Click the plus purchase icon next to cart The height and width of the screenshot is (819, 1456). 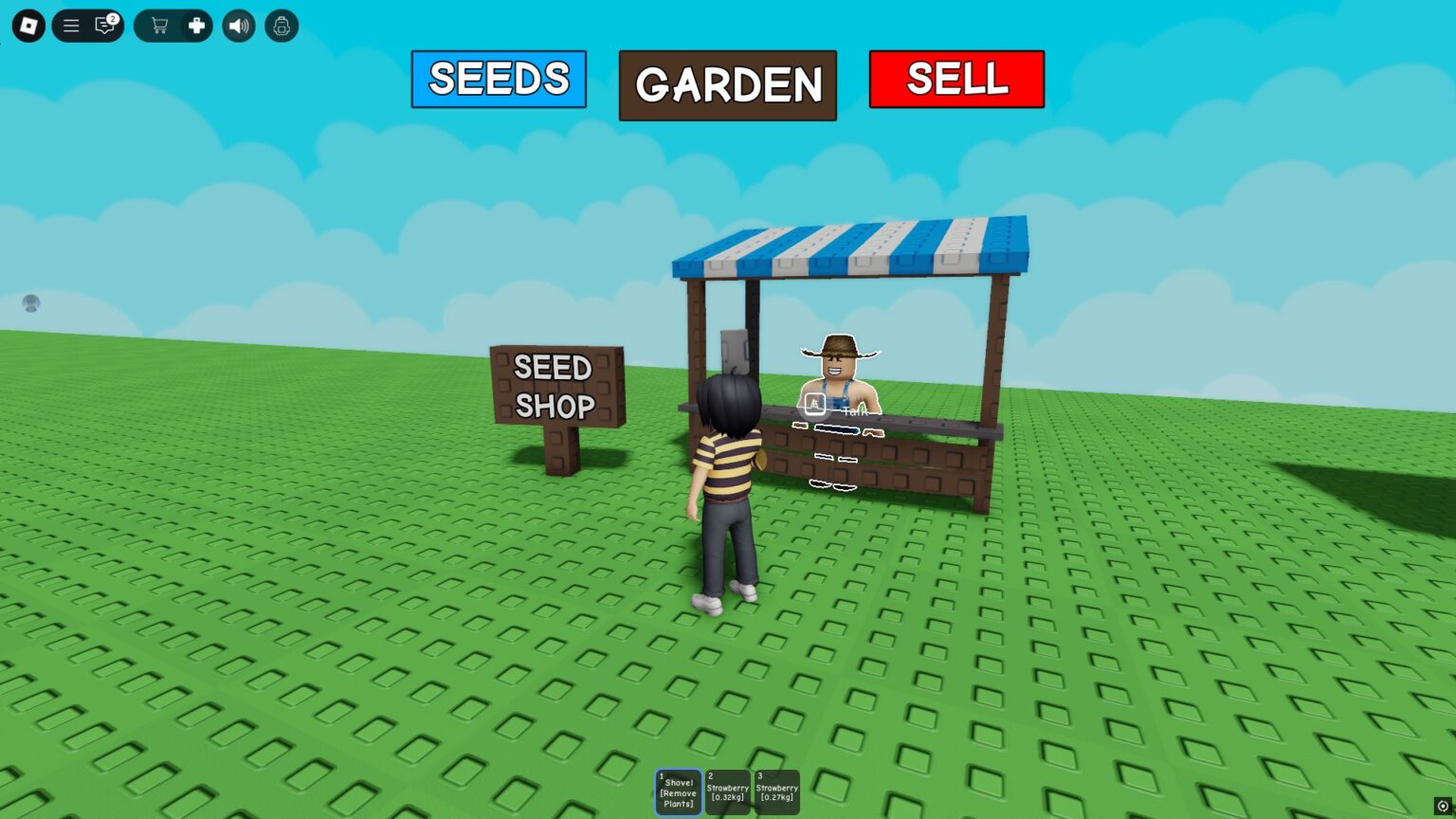click(x=194, y=26)
